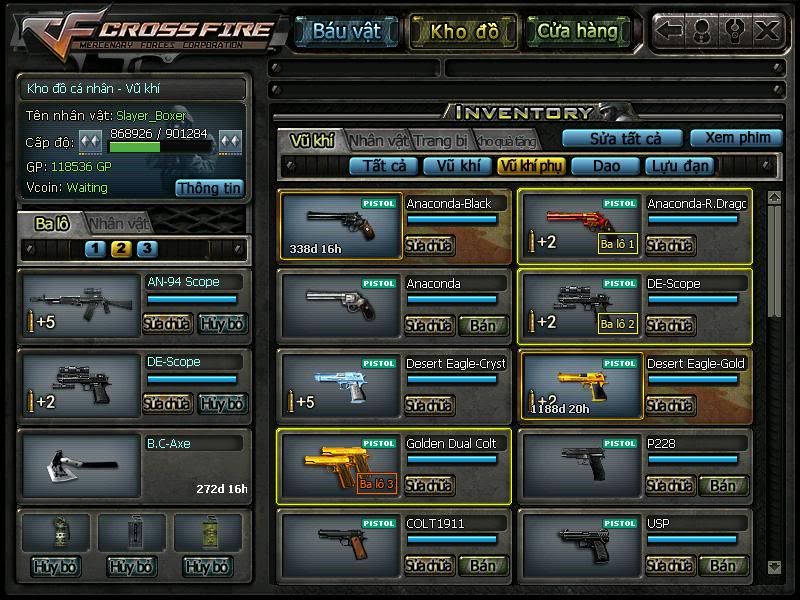800x600 pixels.
Task: Open the Báu vật menu
Action: (x=347, y=31)
